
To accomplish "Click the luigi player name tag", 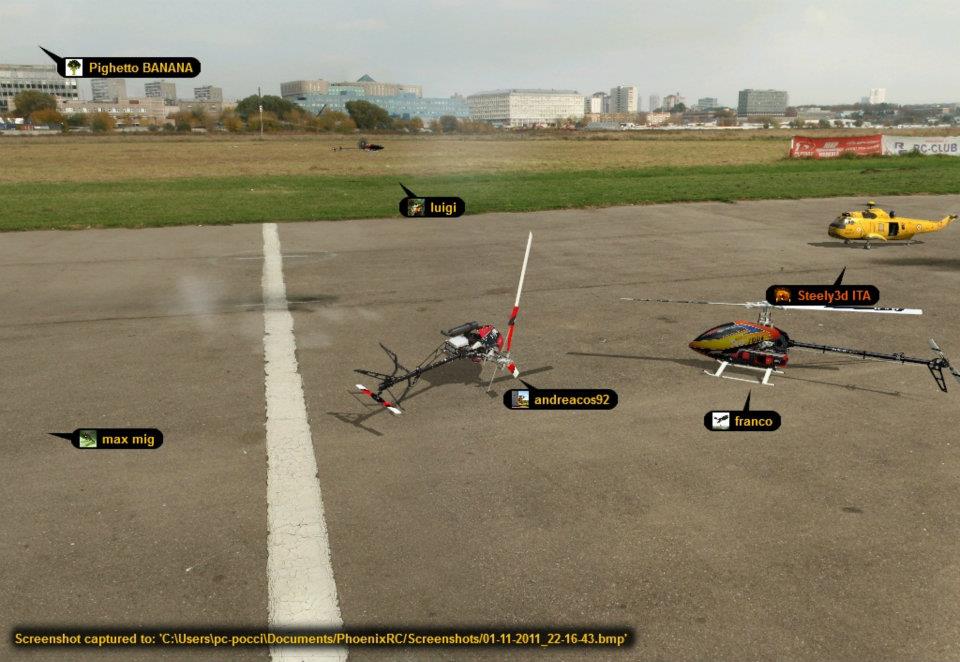I will coord(432,207).
